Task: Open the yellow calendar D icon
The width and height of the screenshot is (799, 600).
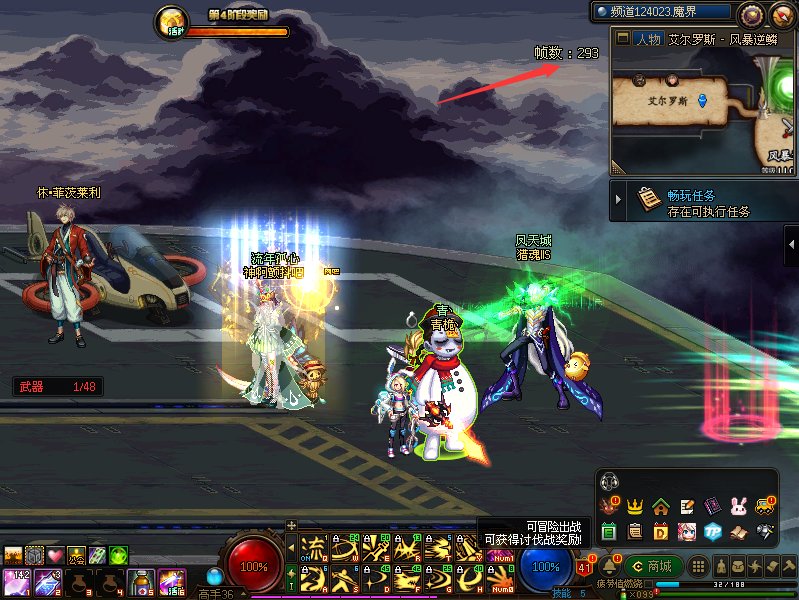Action: pyautogui.click(x=661, y=531)
